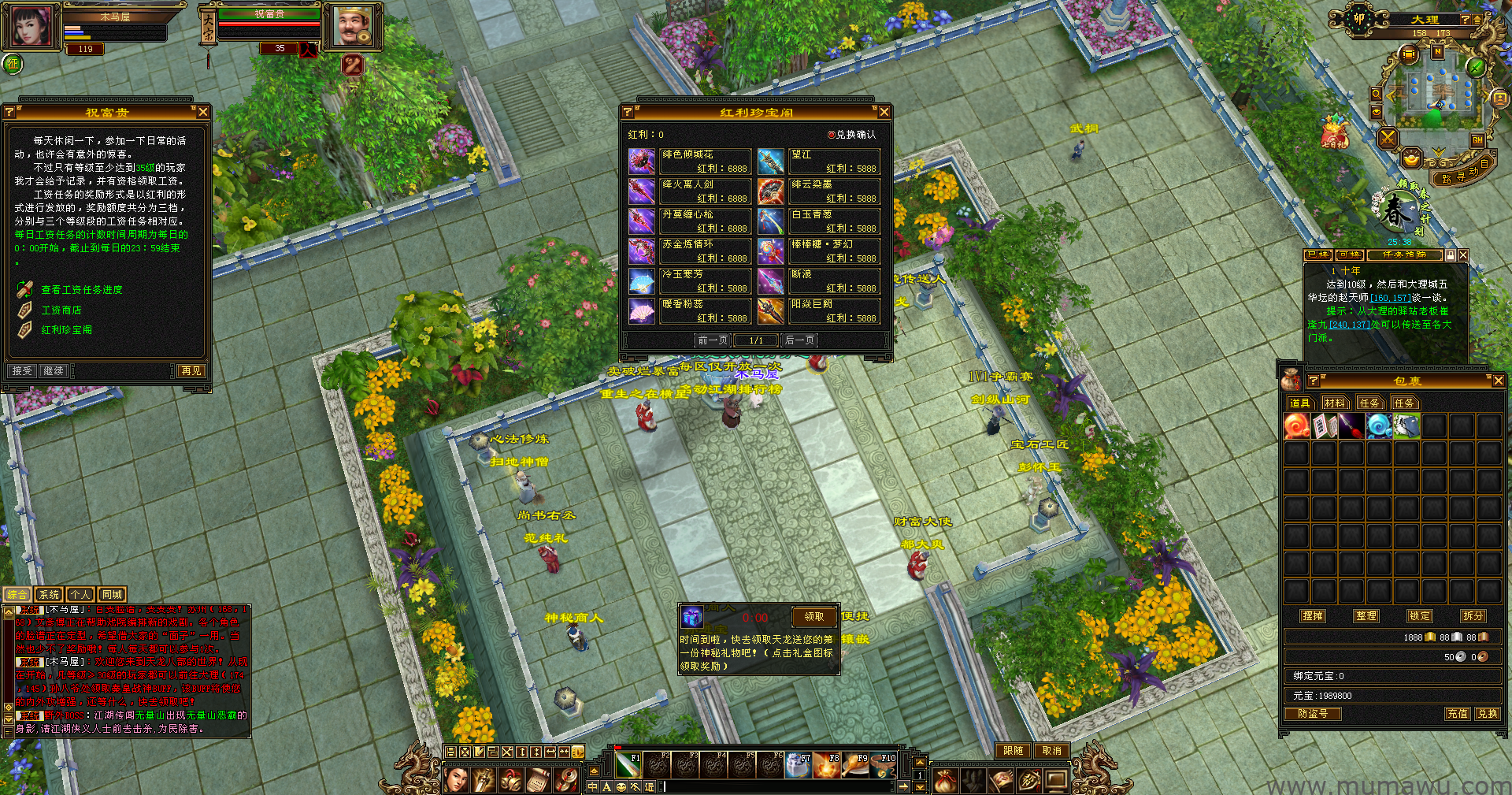Choose 查看工资任务进度 in the NPC dialogue

tap(81, 290)
